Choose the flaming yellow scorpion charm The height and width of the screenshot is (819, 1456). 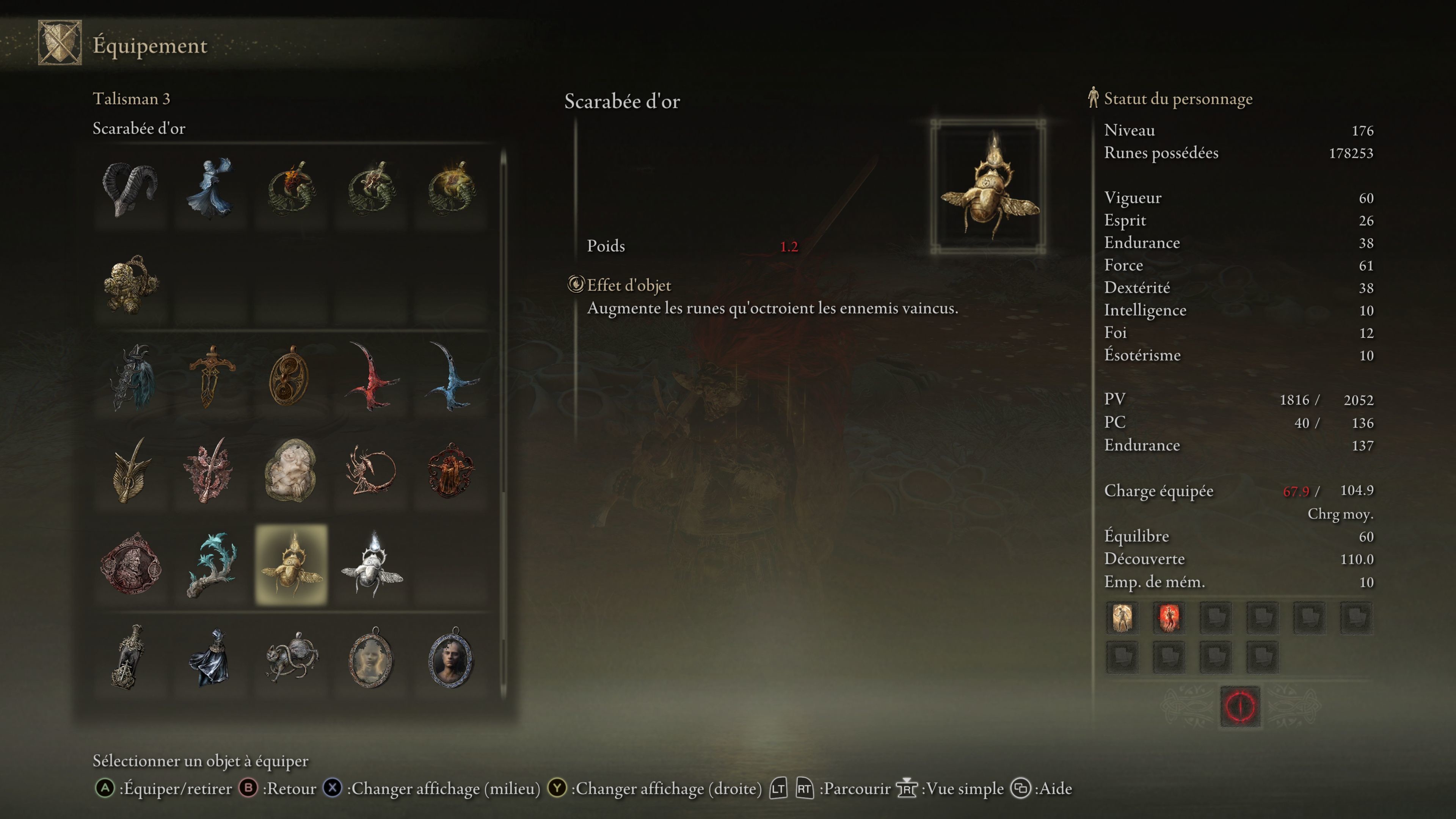pos(451,189)
